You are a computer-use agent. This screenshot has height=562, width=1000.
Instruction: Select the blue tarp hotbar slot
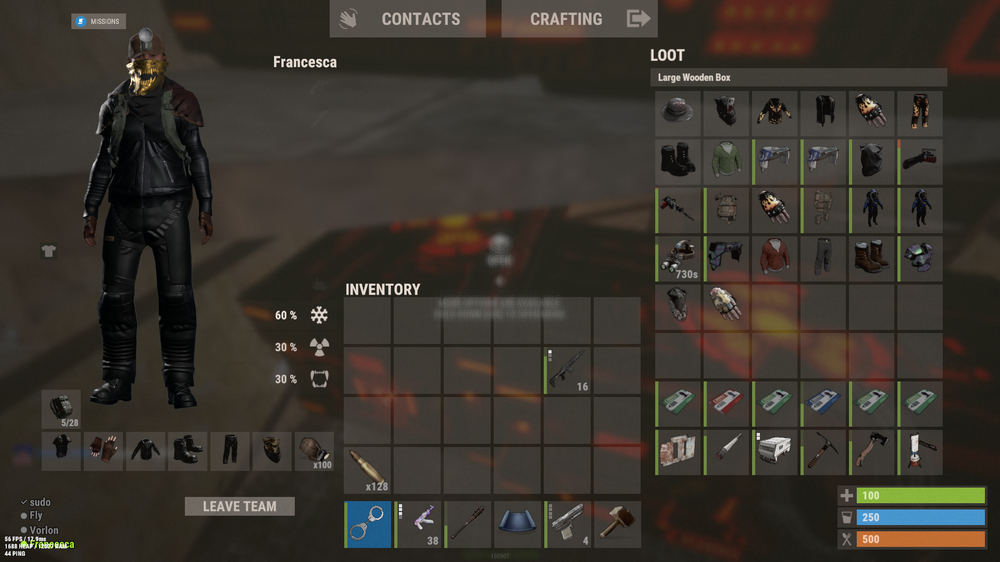point(518,525)
